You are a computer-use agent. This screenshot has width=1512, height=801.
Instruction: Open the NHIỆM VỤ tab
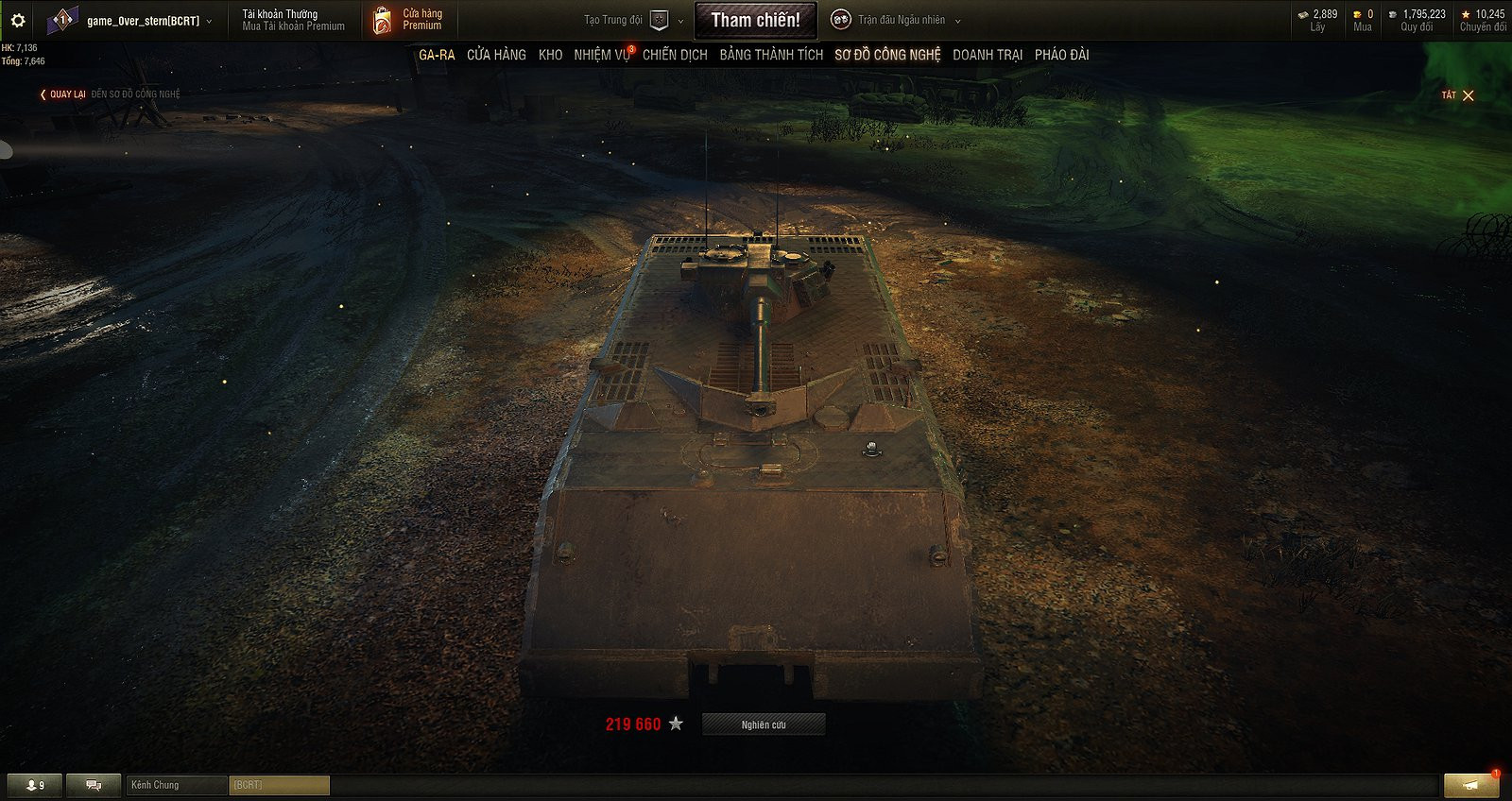pyautogui.click(x=602, y=55)
